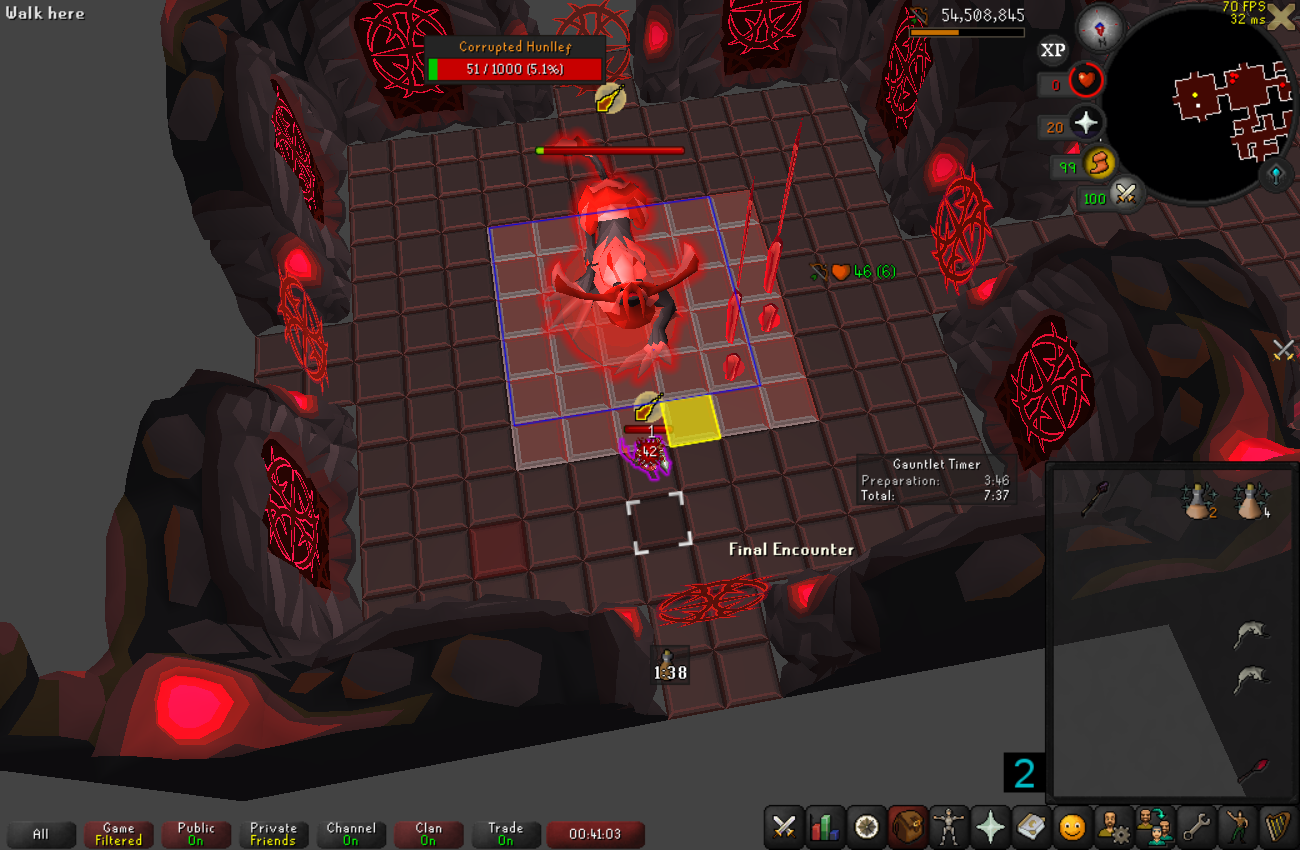1300x850 pixels.
Task: Click the Trade chat filter tab
Action: [506, 835]
